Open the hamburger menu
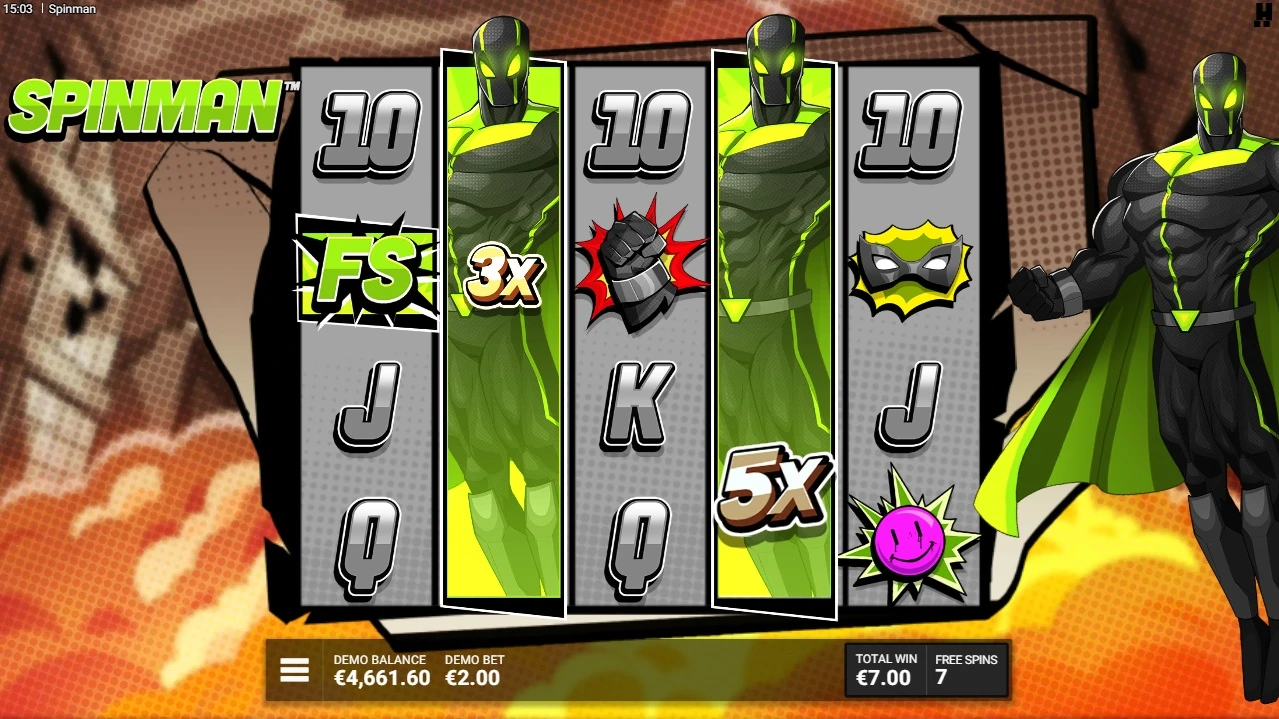 click(x=294, y=670)
